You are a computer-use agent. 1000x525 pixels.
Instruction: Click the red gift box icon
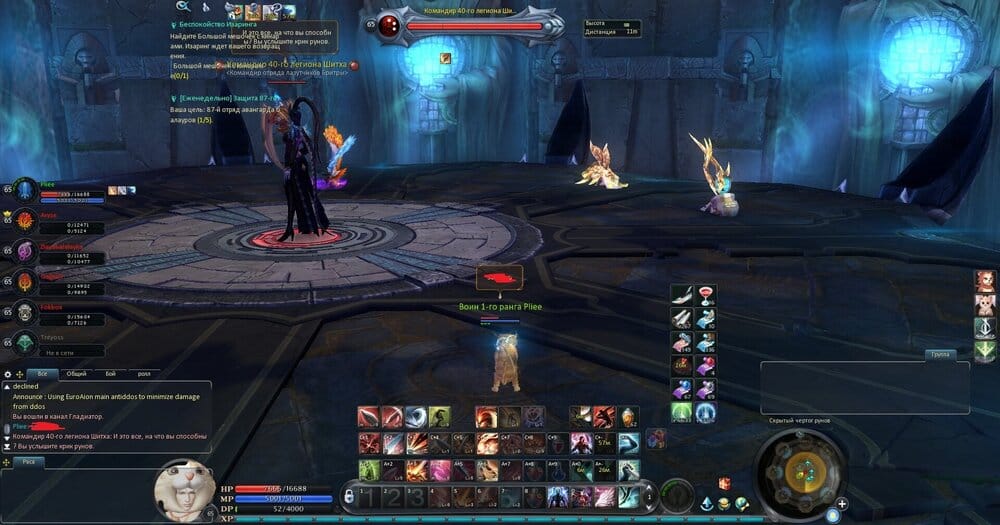coord(725,484)
